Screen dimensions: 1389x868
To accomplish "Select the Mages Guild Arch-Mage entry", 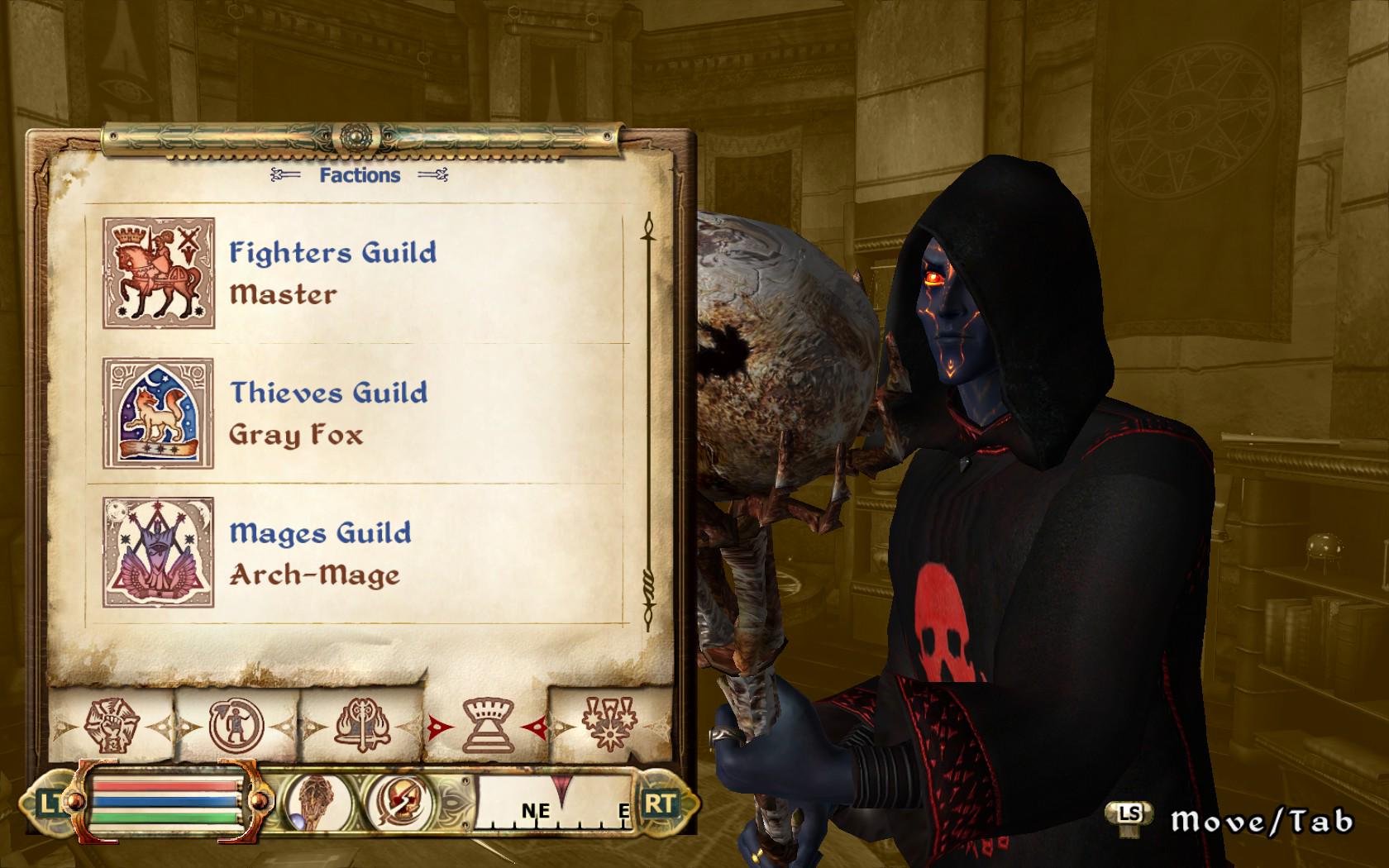I will pos(321,552).
